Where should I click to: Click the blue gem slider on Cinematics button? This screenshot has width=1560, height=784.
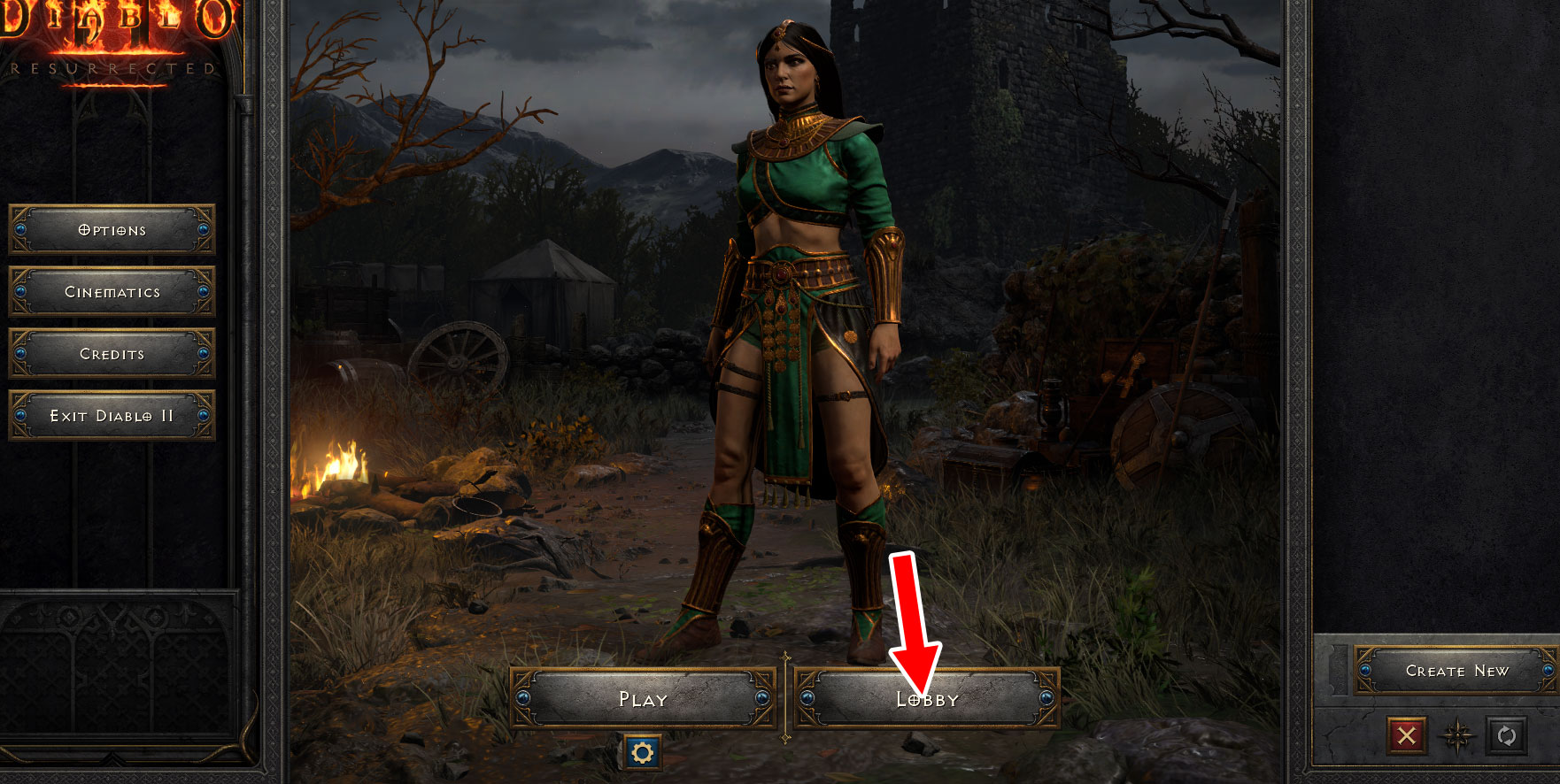19,291
